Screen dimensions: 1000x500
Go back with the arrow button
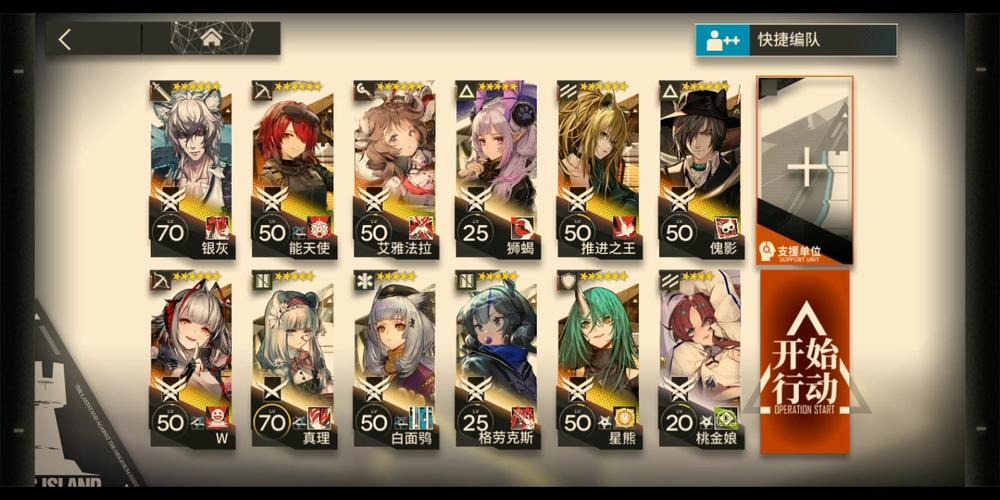66,40
